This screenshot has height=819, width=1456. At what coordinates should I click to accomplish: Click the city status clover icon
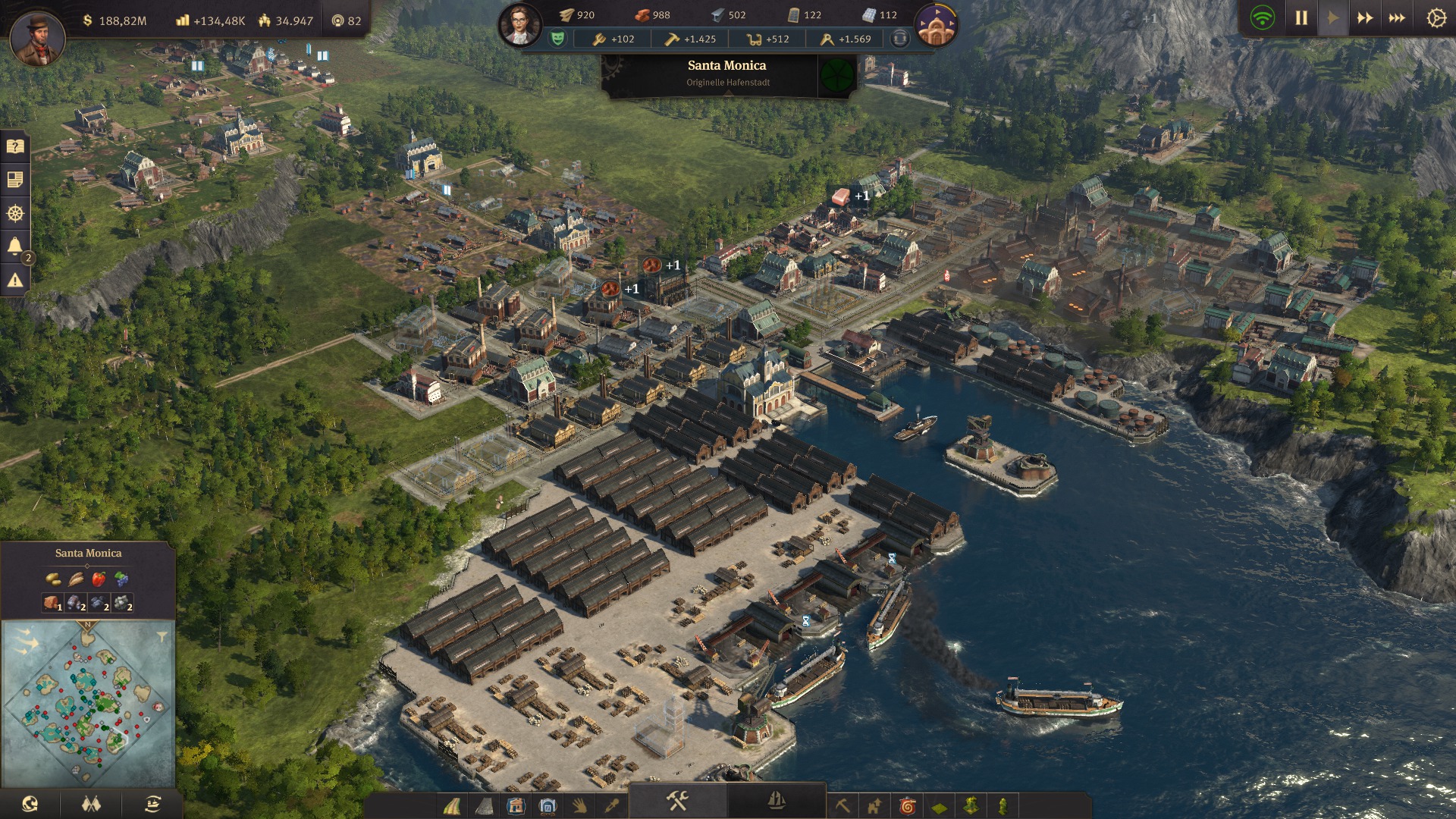(x=837, y=75)
